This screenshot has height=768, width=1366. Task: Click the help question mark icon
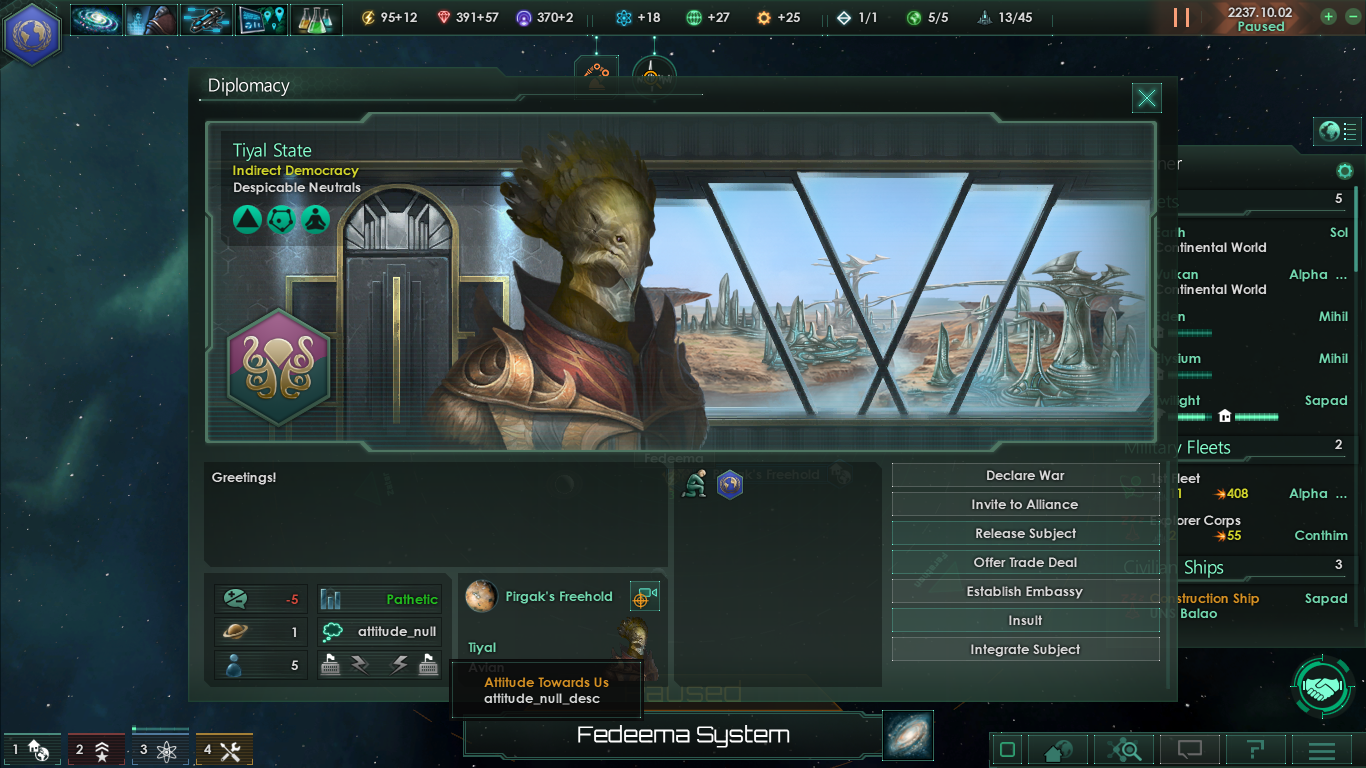point(1256,750)
